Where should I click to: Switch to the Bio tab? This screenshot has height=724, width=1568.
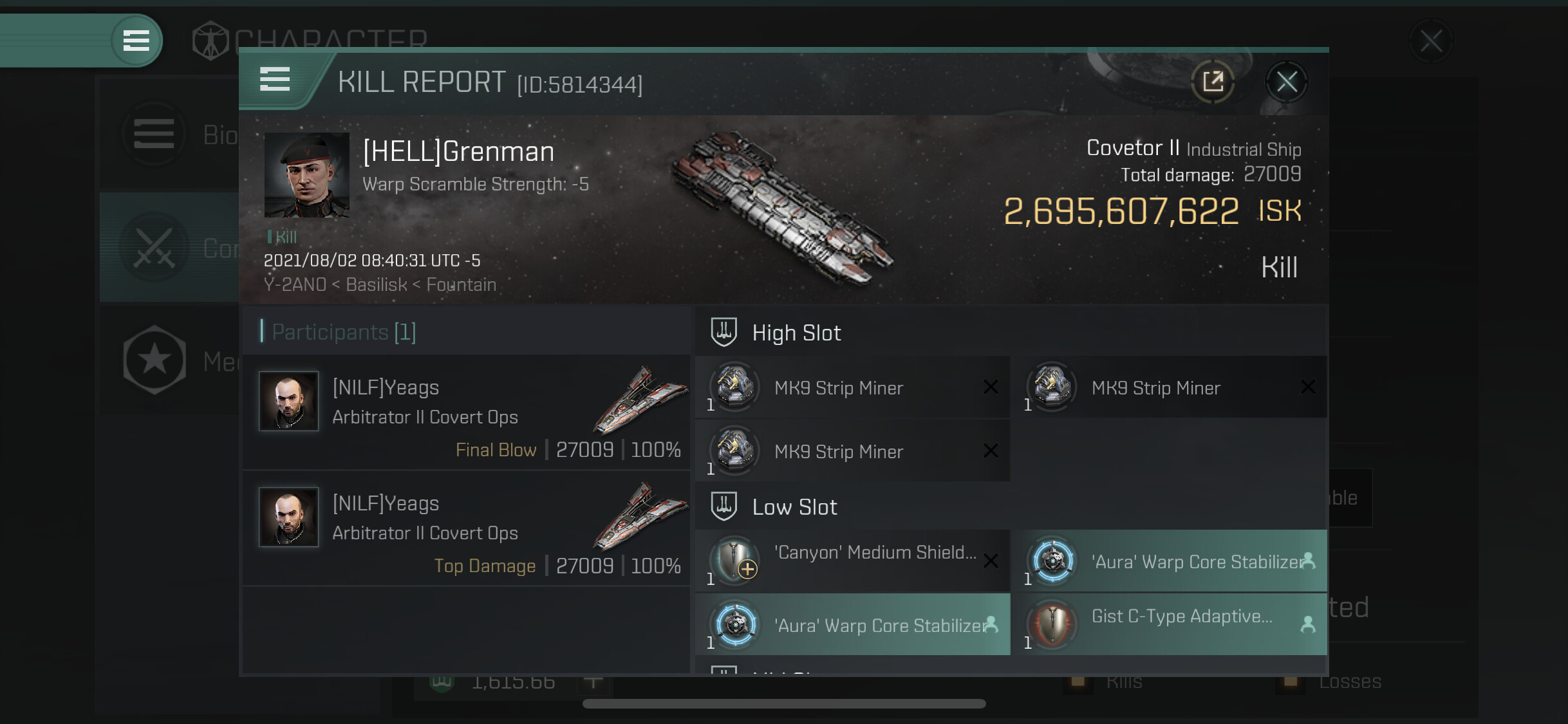click(169, 135)
